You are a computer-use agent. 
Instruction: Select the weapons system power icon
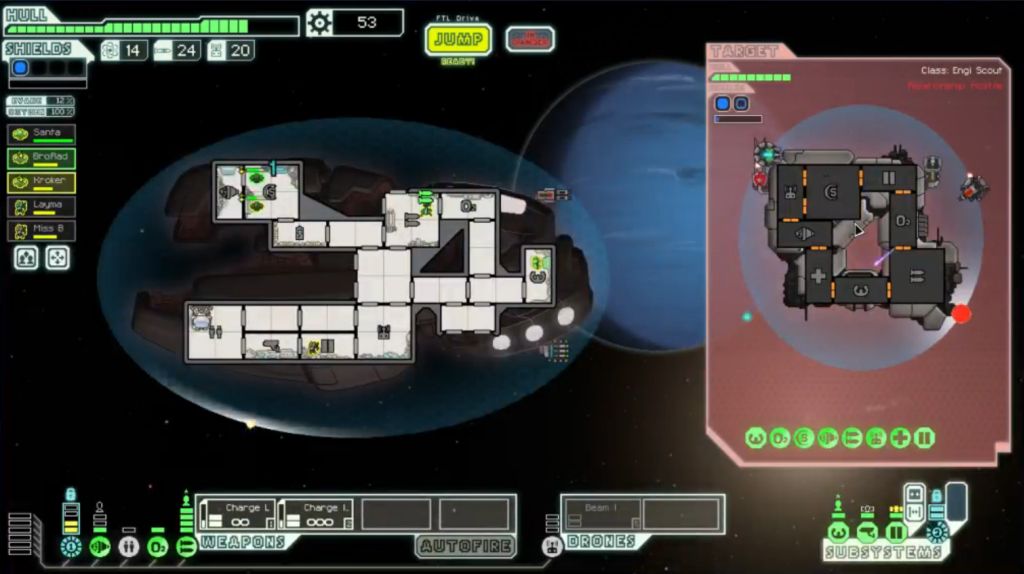186,547
